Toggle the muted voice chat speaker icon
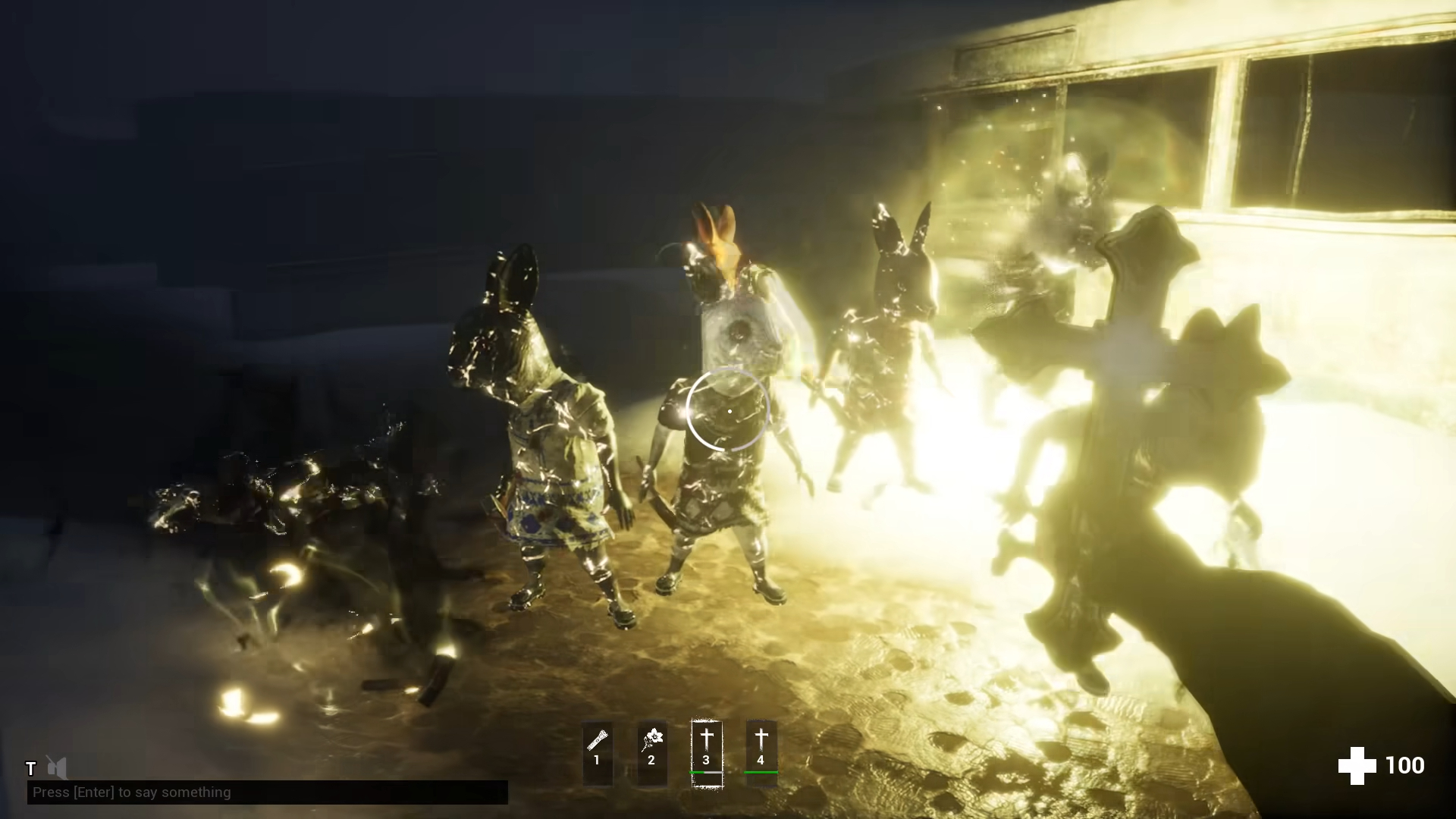The image size is (1456, 819). tap(57, 767)
